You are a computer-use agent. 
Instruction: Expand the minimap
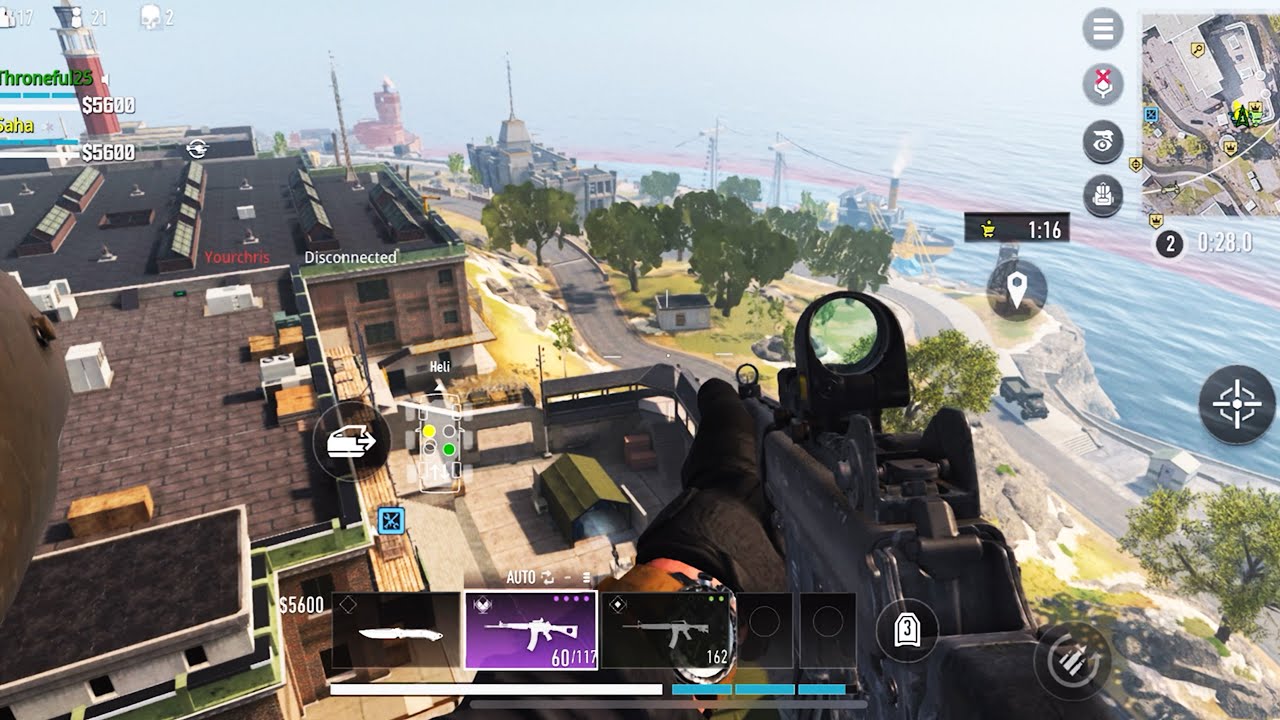coord(1210,115)
